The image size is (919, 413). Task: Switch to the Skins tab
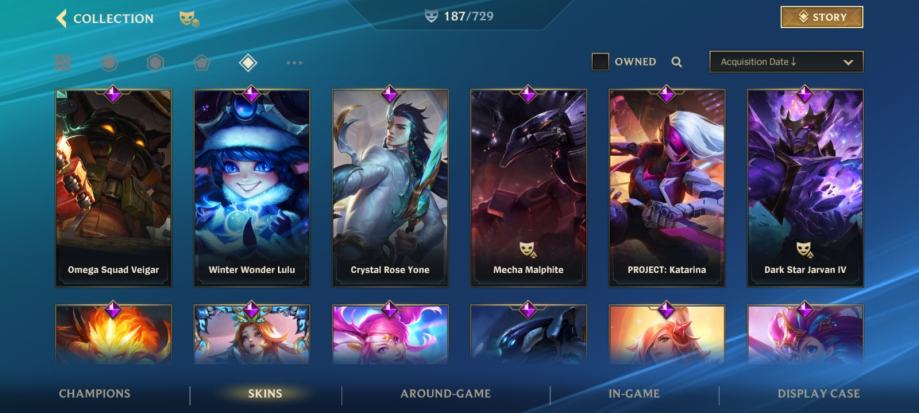[265, 394]
